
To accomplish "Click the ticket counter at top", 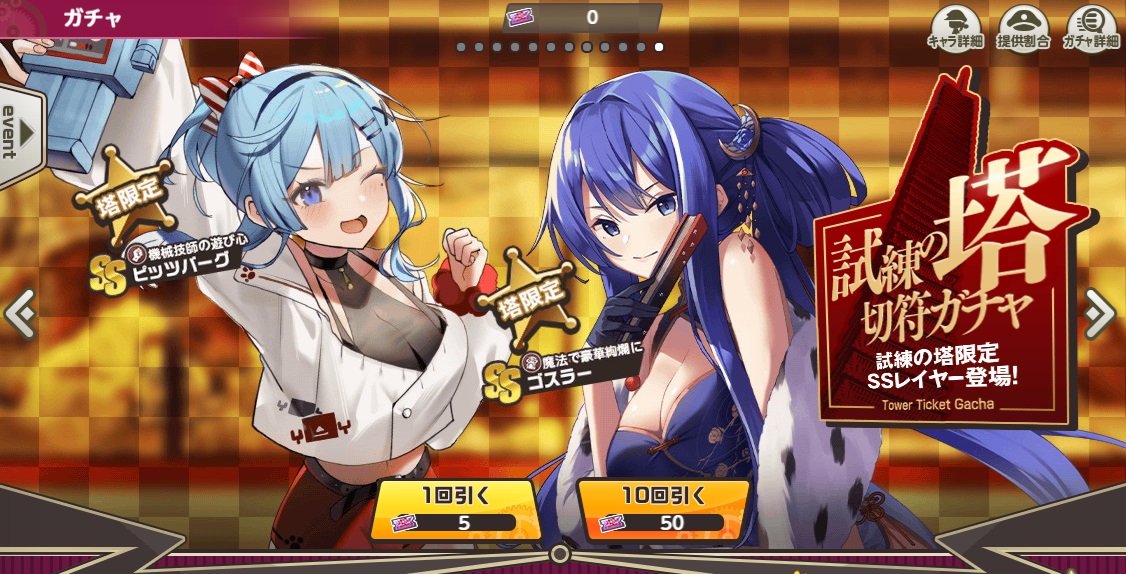I will [583, 17].
